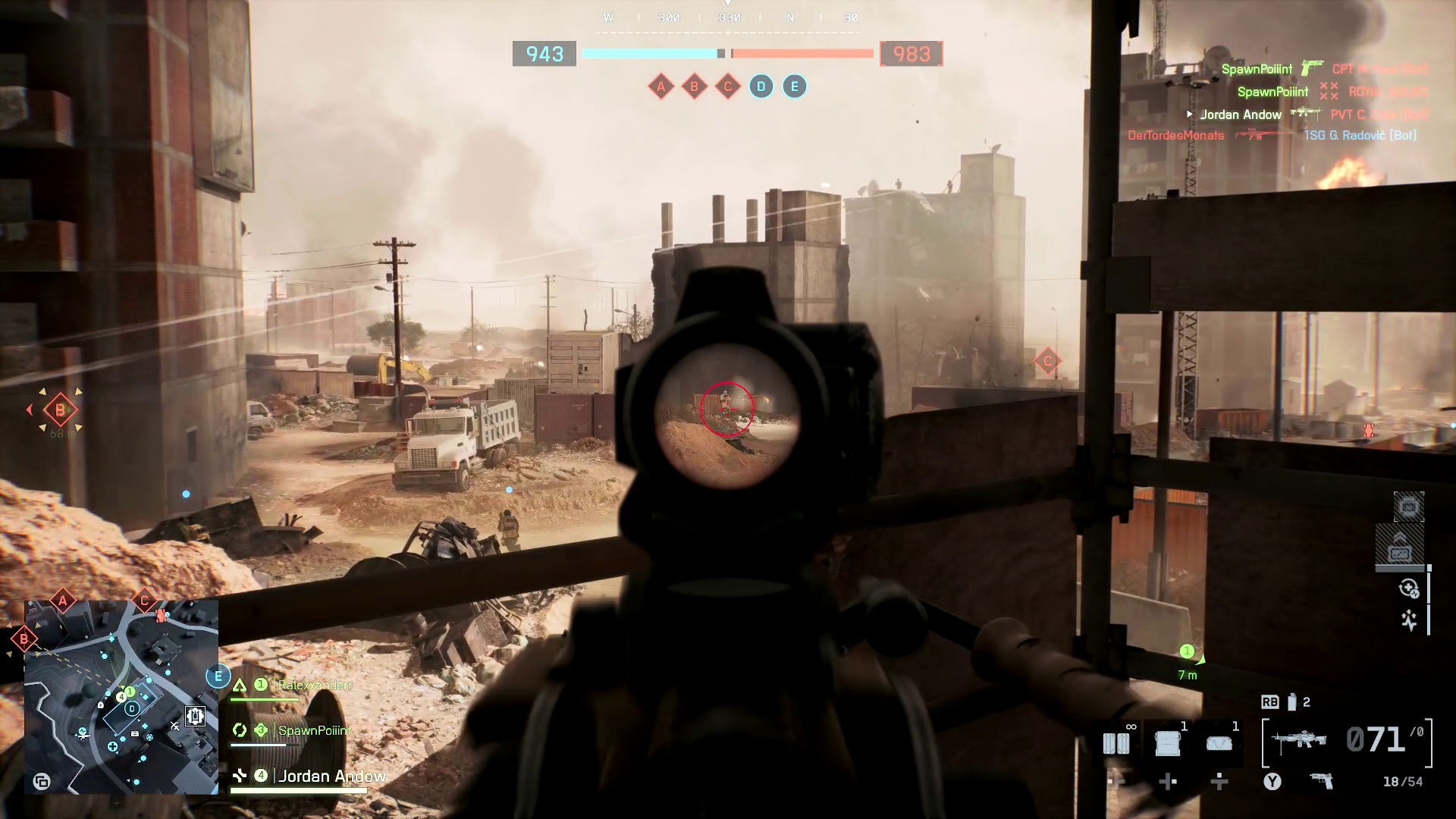The height and width of the screenshot is (819, 1456).
Task: Select objective B in the top flag row
Action: pyautogui.click(x=694, y=86)
